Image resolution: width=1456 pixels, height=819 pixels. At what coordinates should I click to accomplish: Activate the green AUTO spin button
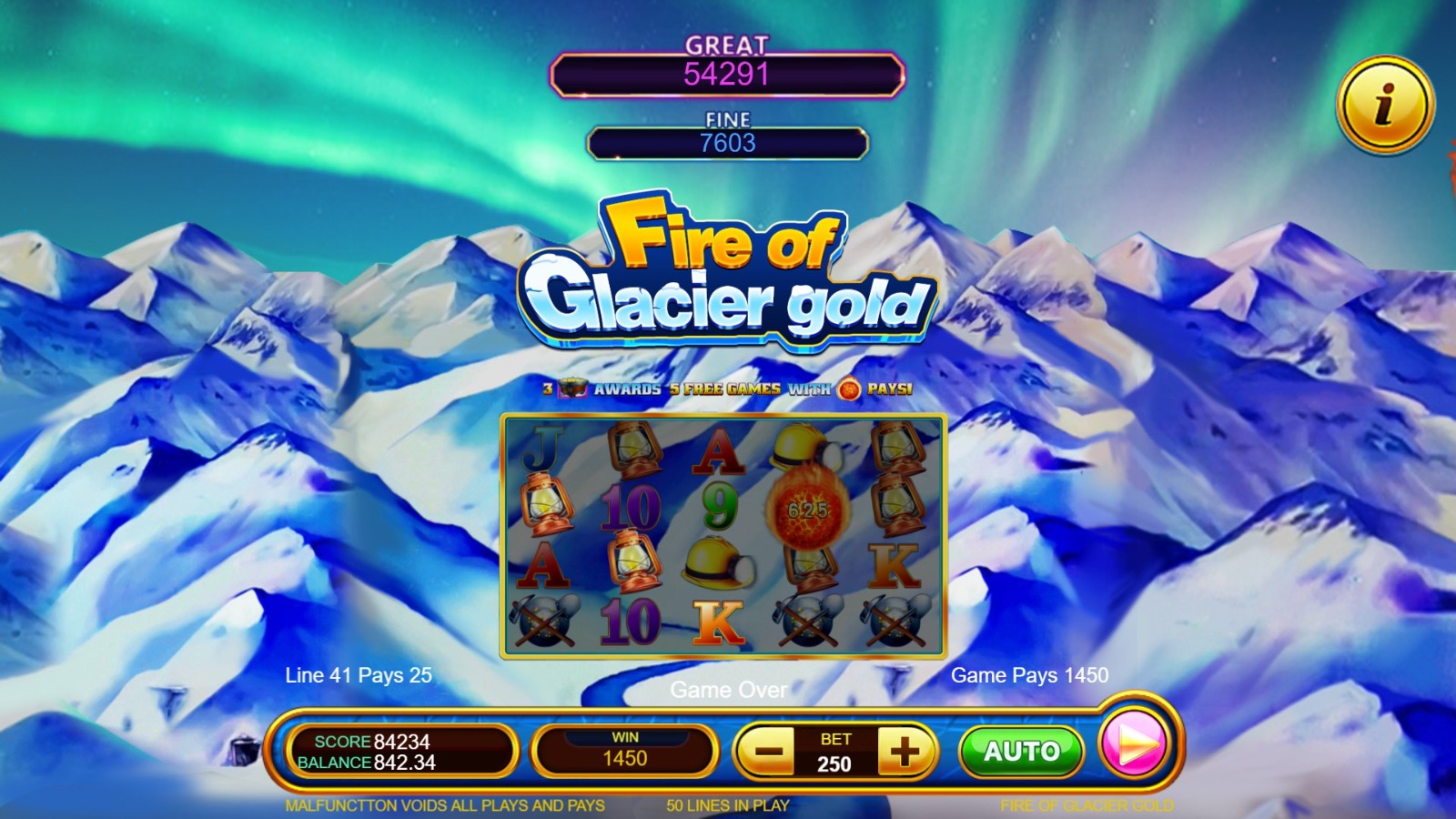pos(1021,752)
